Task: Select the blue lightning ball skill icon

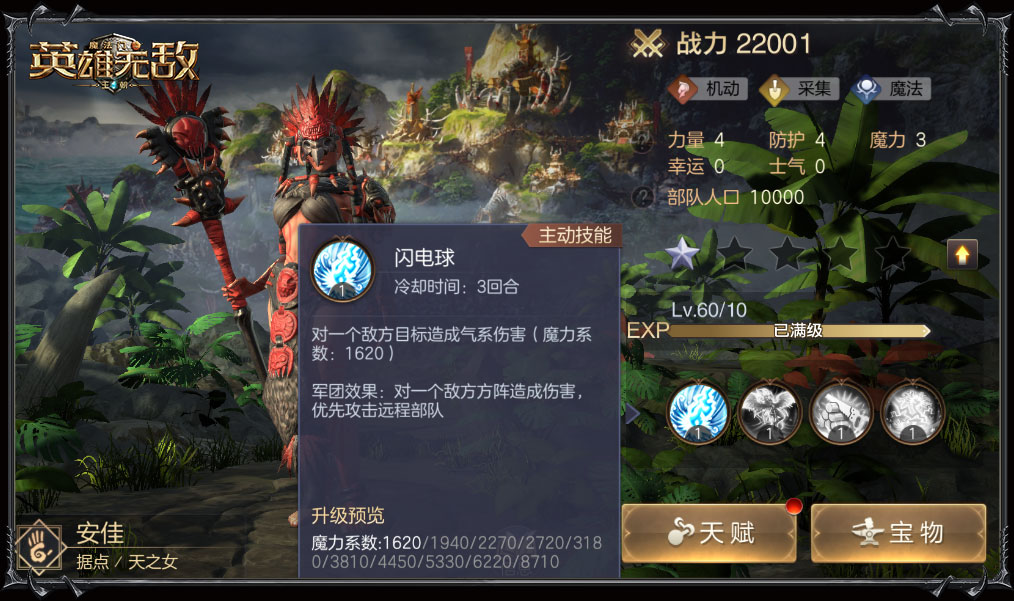Action: click(697, 412)
